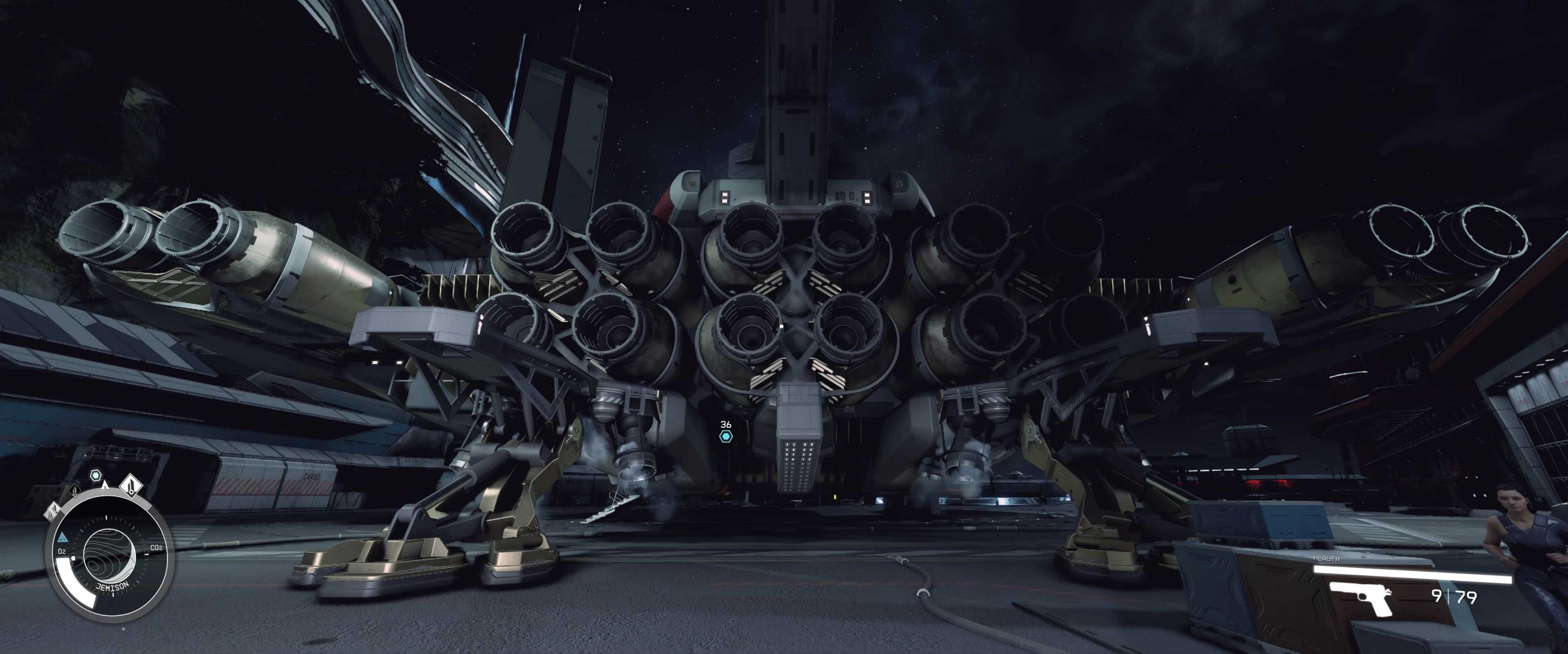Select the blue hexagon quest marker on the compass
1568x654 pixels.
95,475
